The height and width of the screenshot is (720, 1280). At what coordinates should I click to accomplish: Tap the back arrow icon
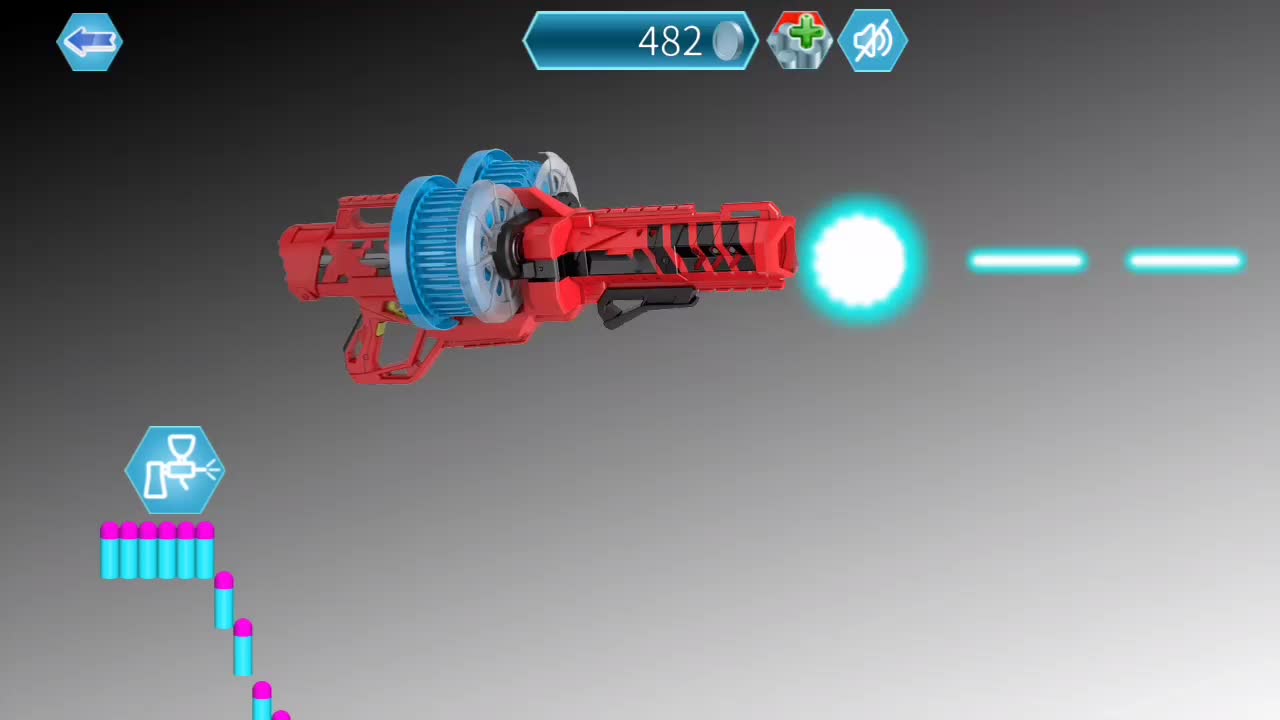(88, 41)
